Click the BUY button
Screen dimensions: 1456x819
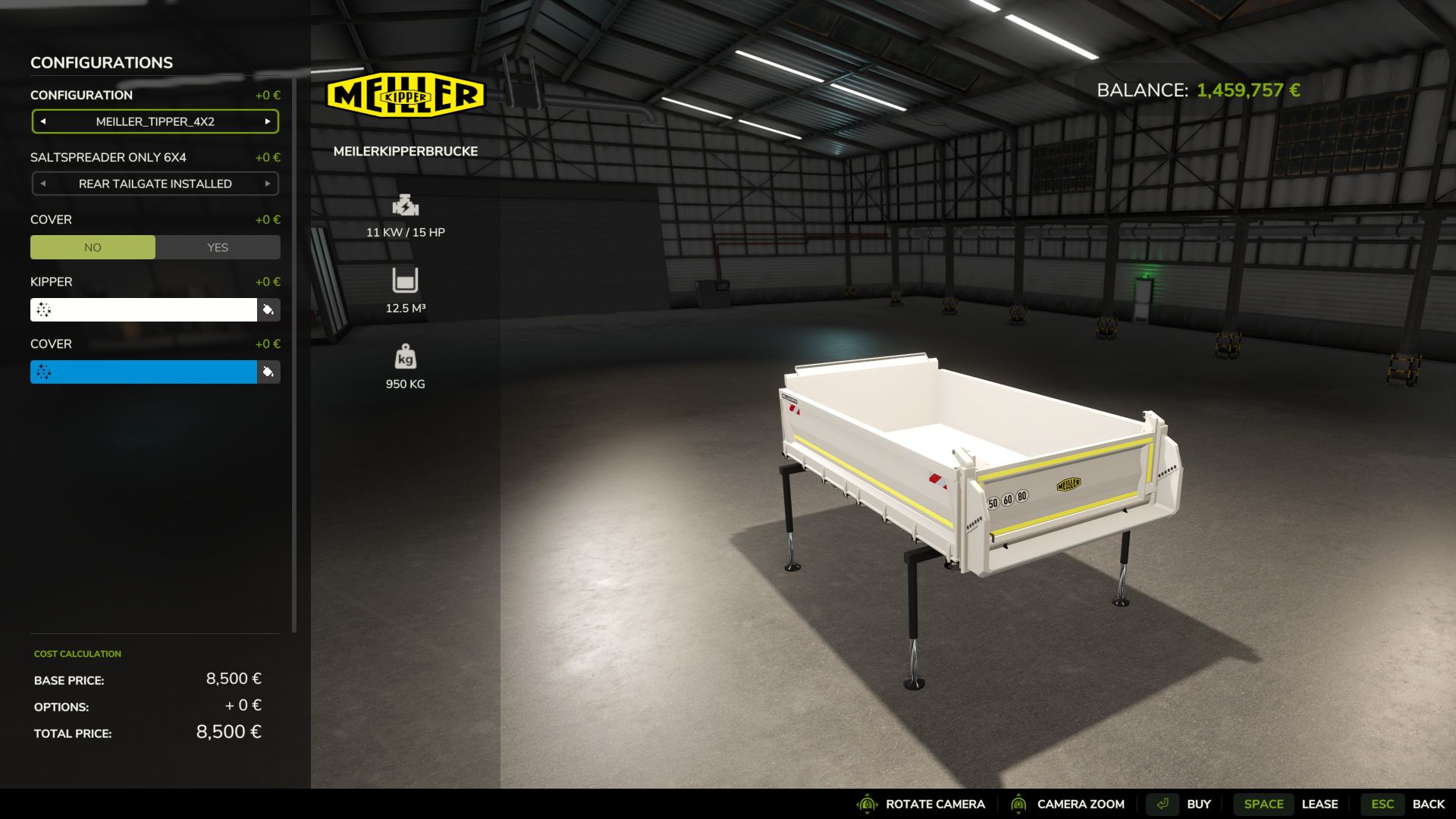point(1200,804)
